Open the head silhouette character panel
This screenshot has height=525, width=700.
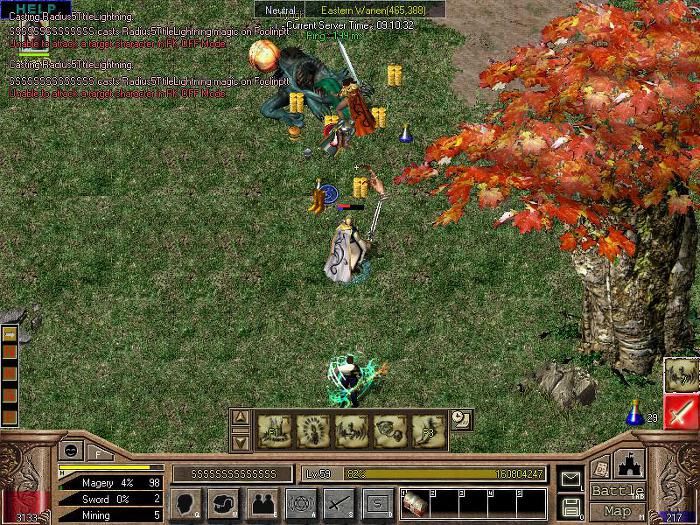pyautogui.click(x=185, y=503)
